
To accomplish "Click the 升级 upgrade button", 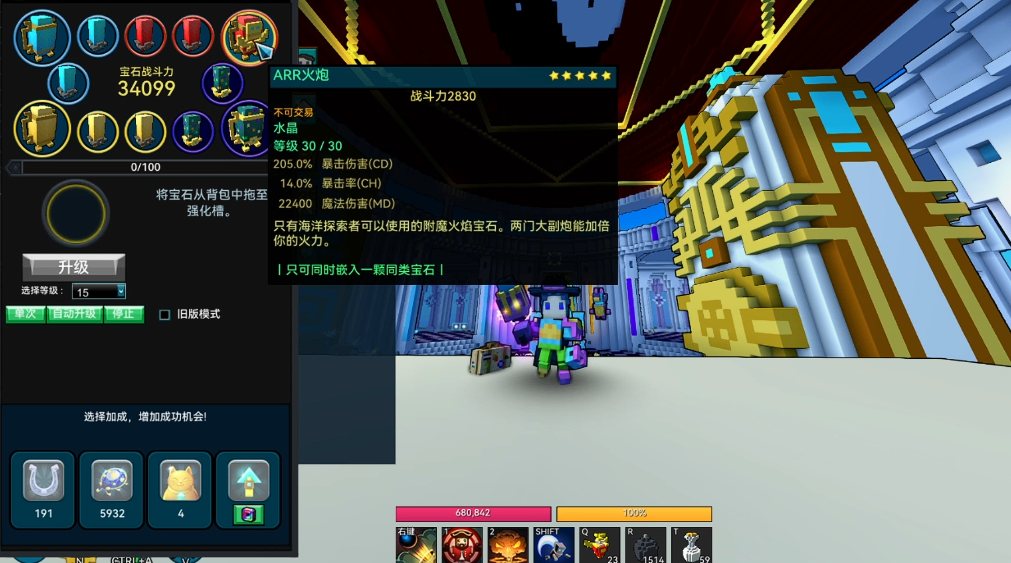I will click(74, 267).
